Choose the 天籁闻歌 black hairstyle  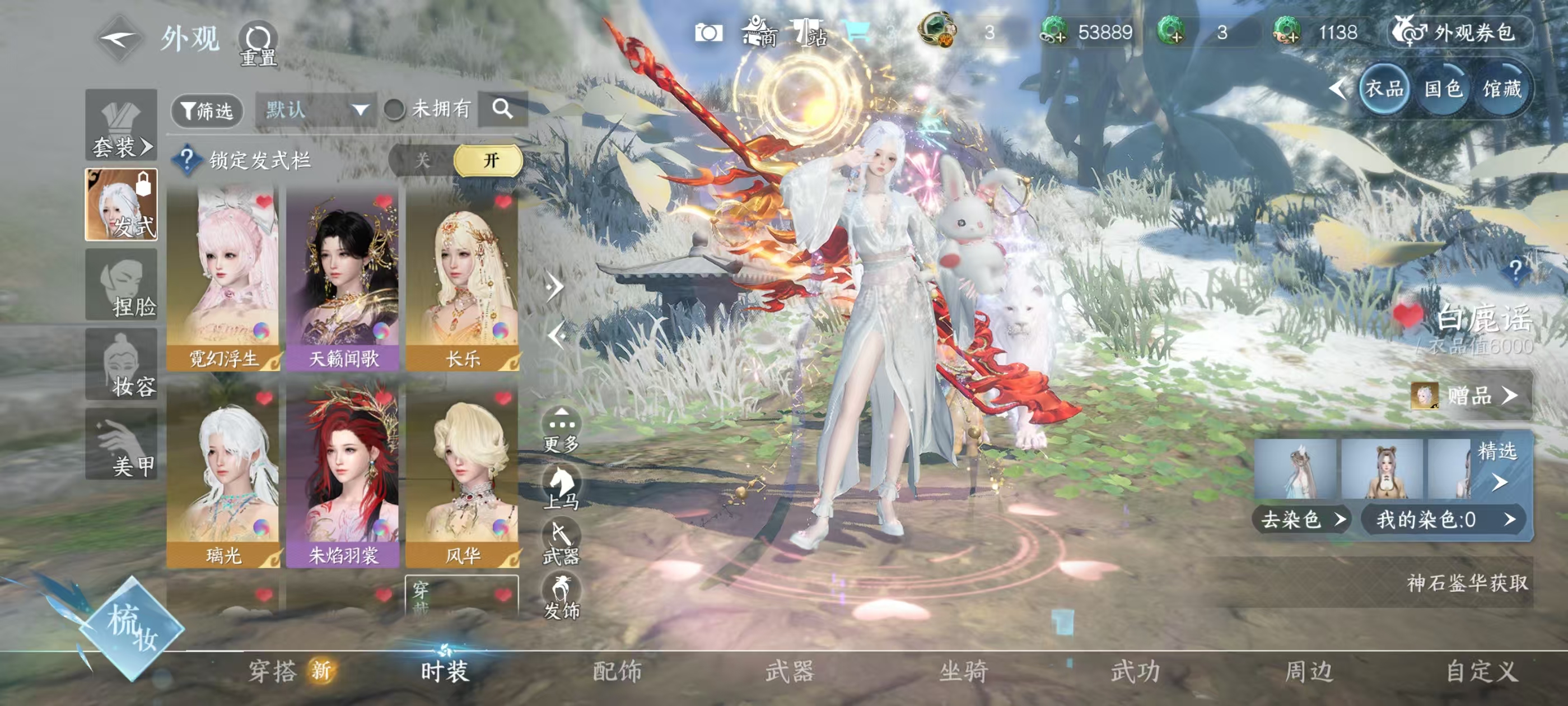[x=342, y=278]
